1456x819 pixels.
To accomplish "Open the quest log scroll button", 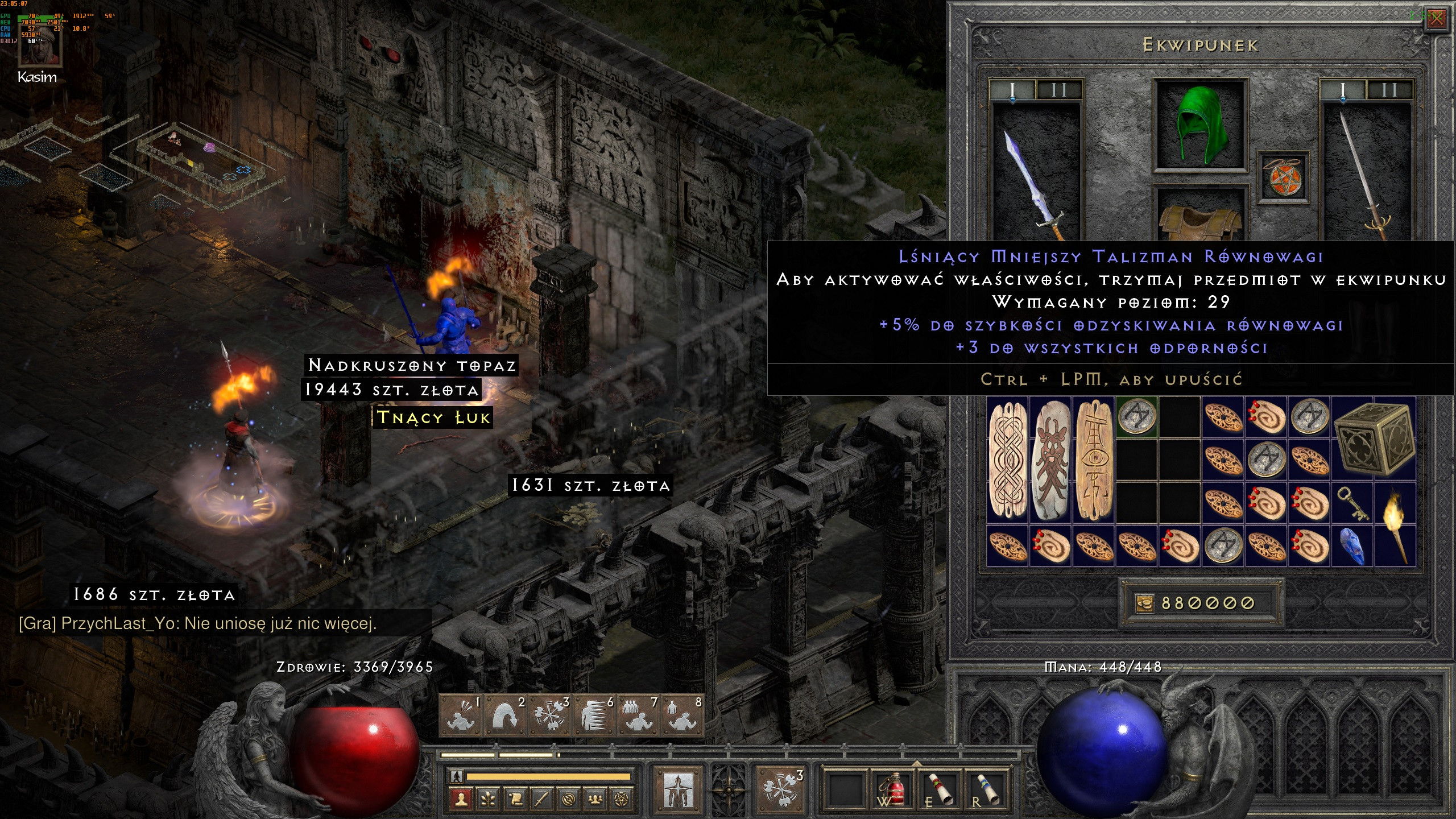I will [515, 800].
